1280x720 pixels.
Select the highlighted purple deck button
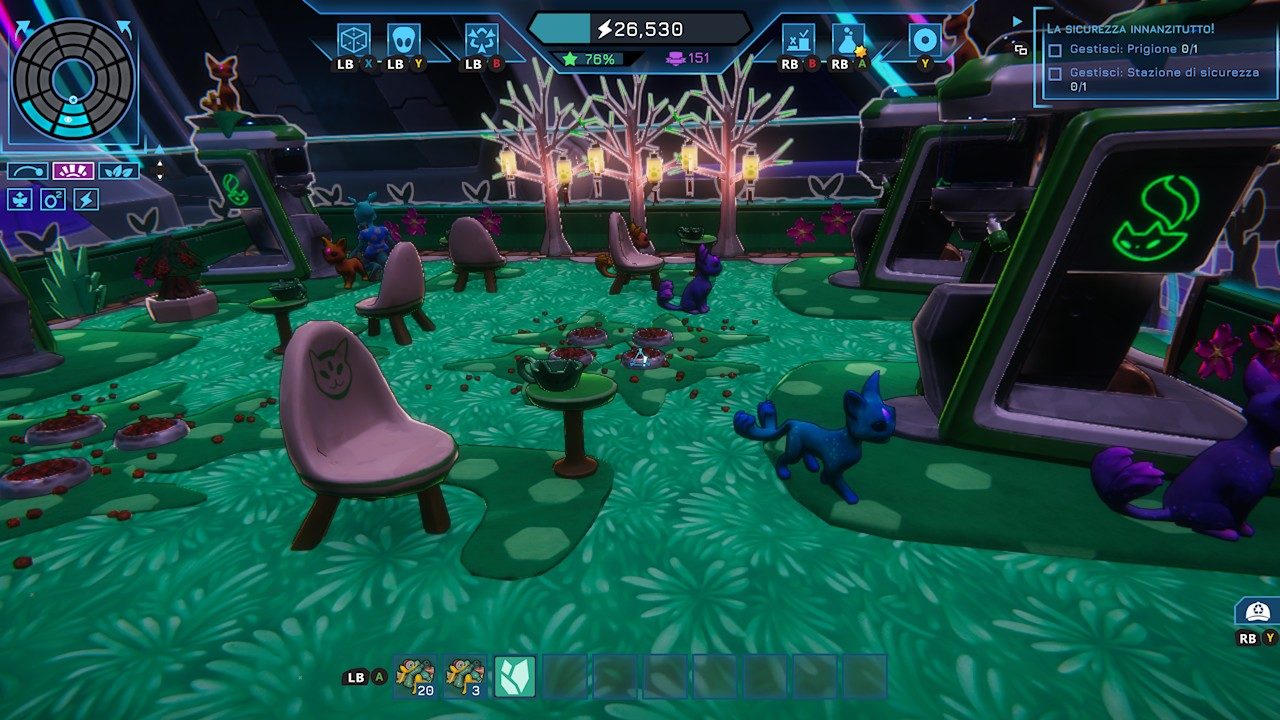[73, 171]
